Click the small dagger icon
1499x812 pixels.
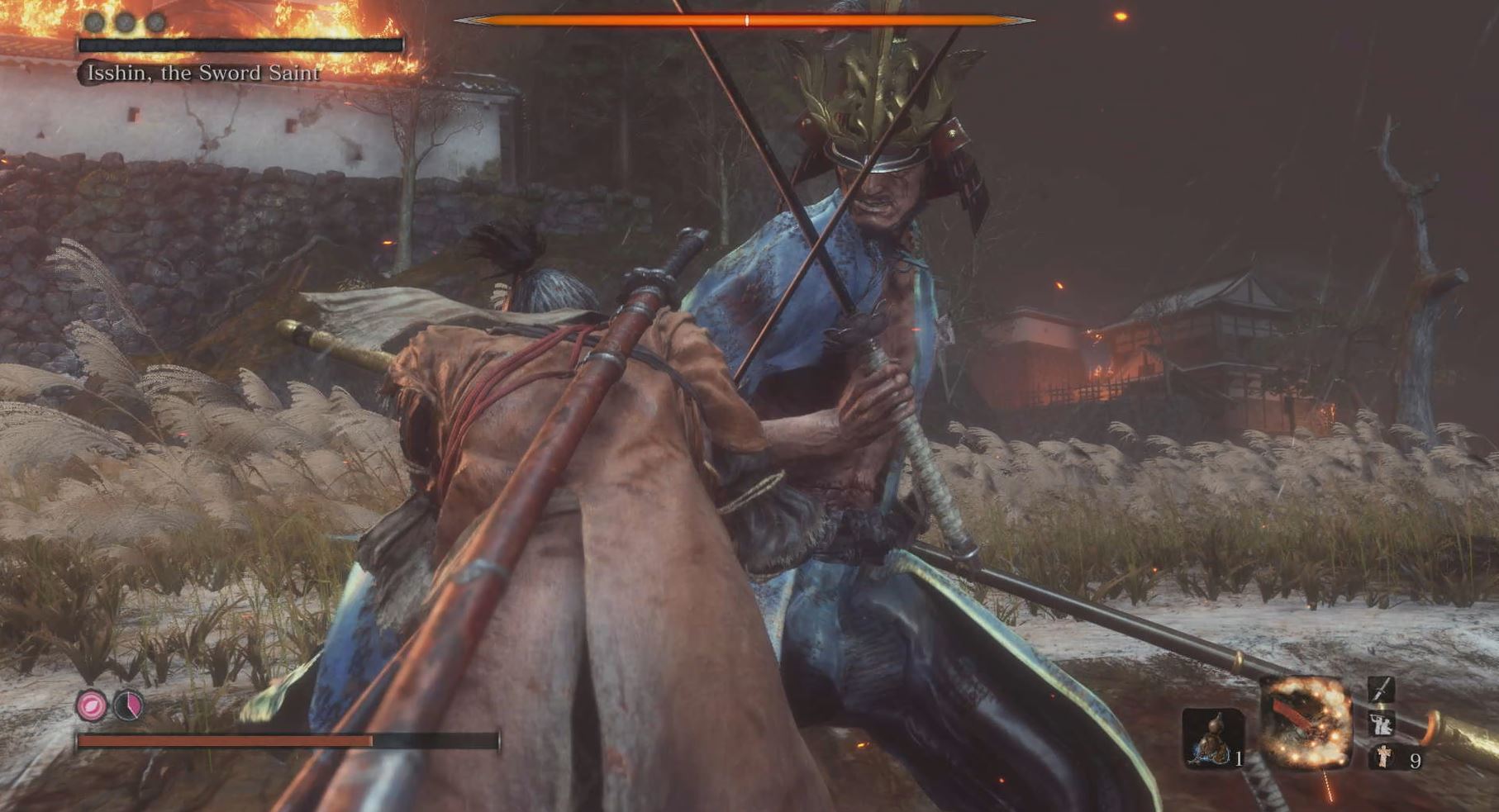(x=1381, y=690)
